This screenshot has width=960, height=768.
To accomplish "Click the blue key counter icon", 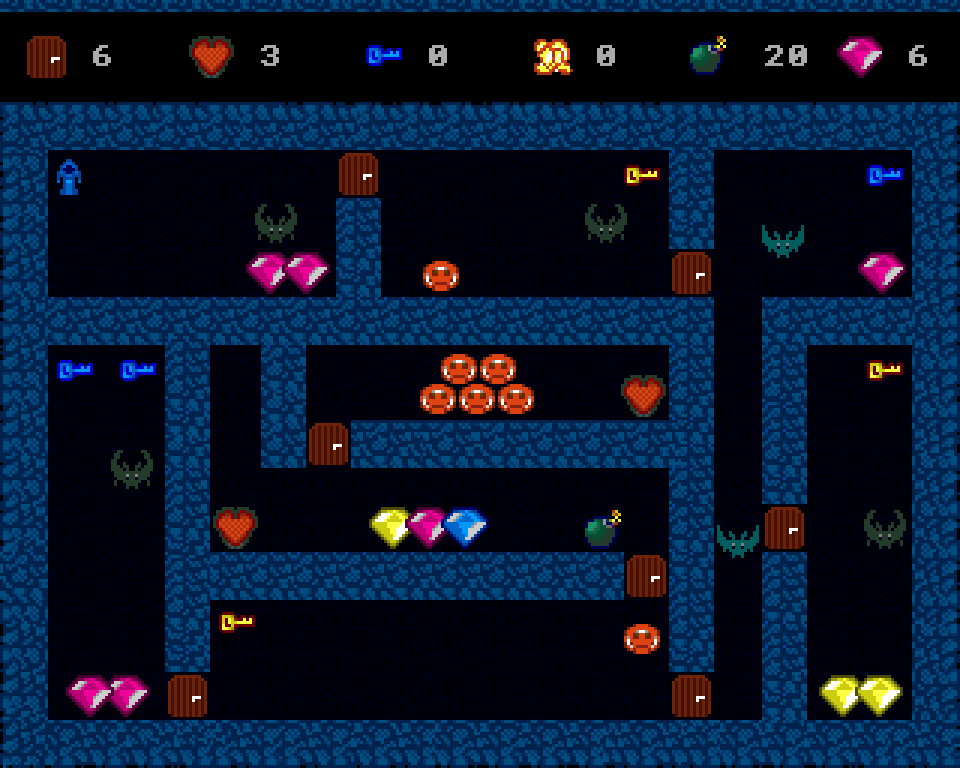I will coord(383,56).
